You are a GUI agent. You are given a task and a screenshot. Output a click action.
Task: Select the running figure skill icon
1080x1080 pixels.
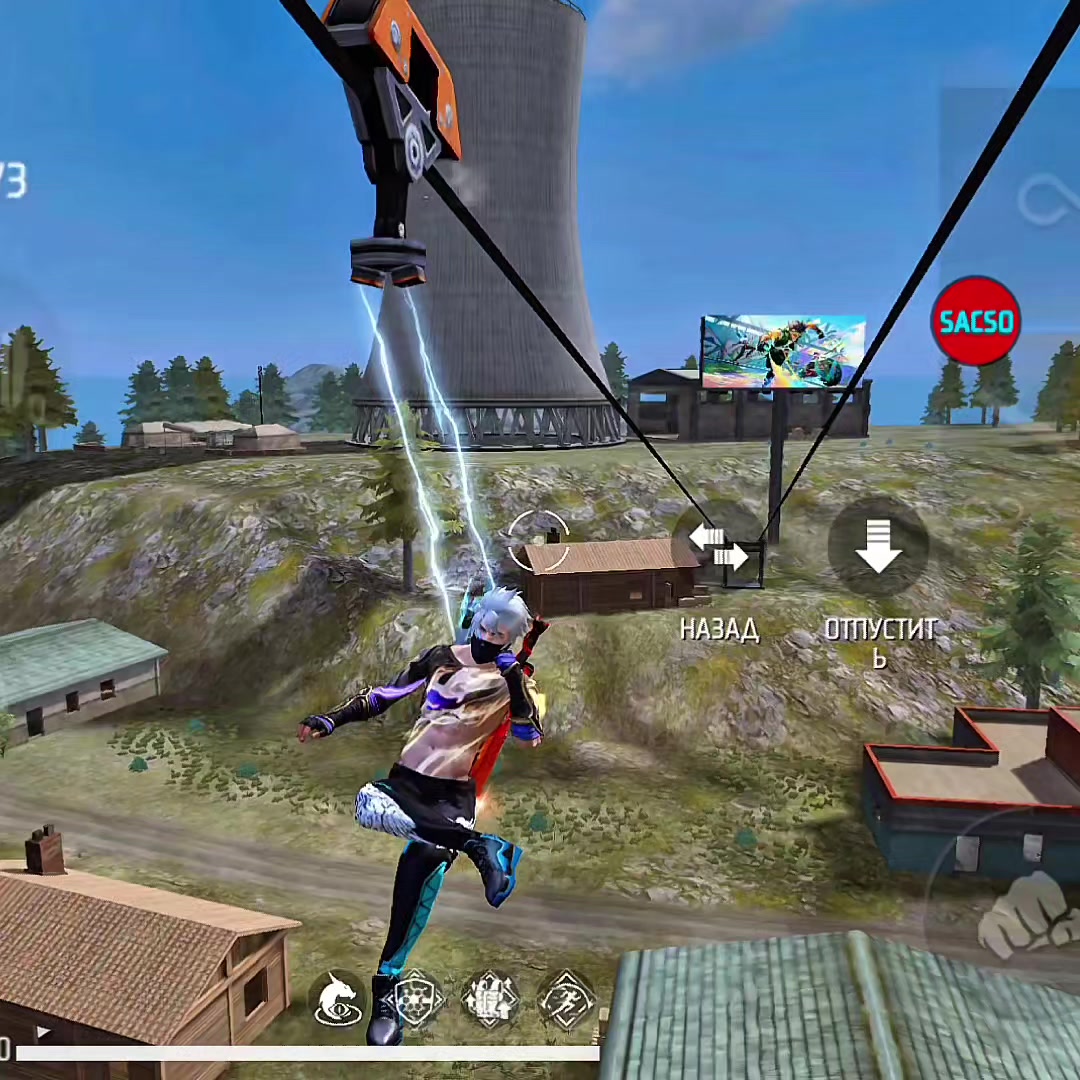(x=567, y=998)
